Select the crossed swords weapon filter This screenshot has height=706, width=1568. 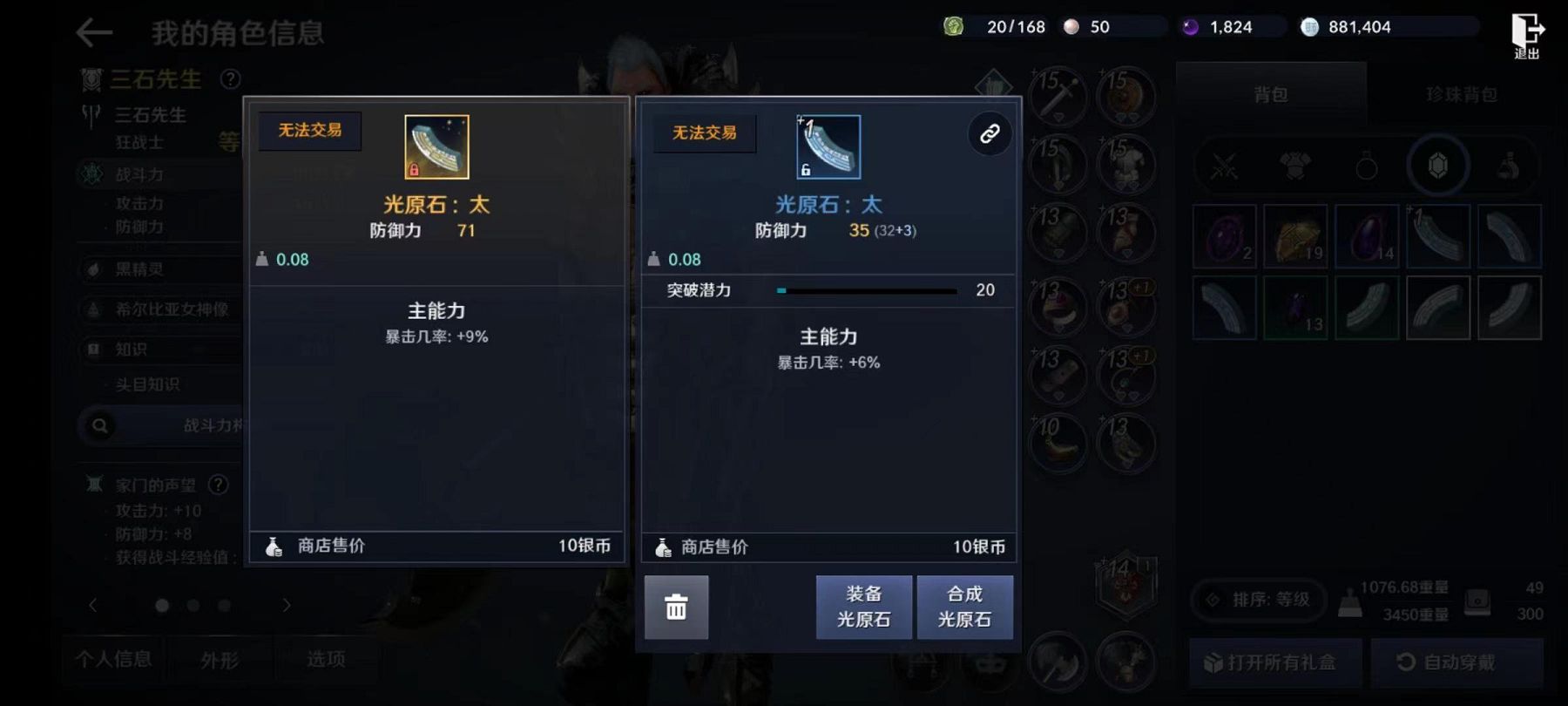[1224, 166]
